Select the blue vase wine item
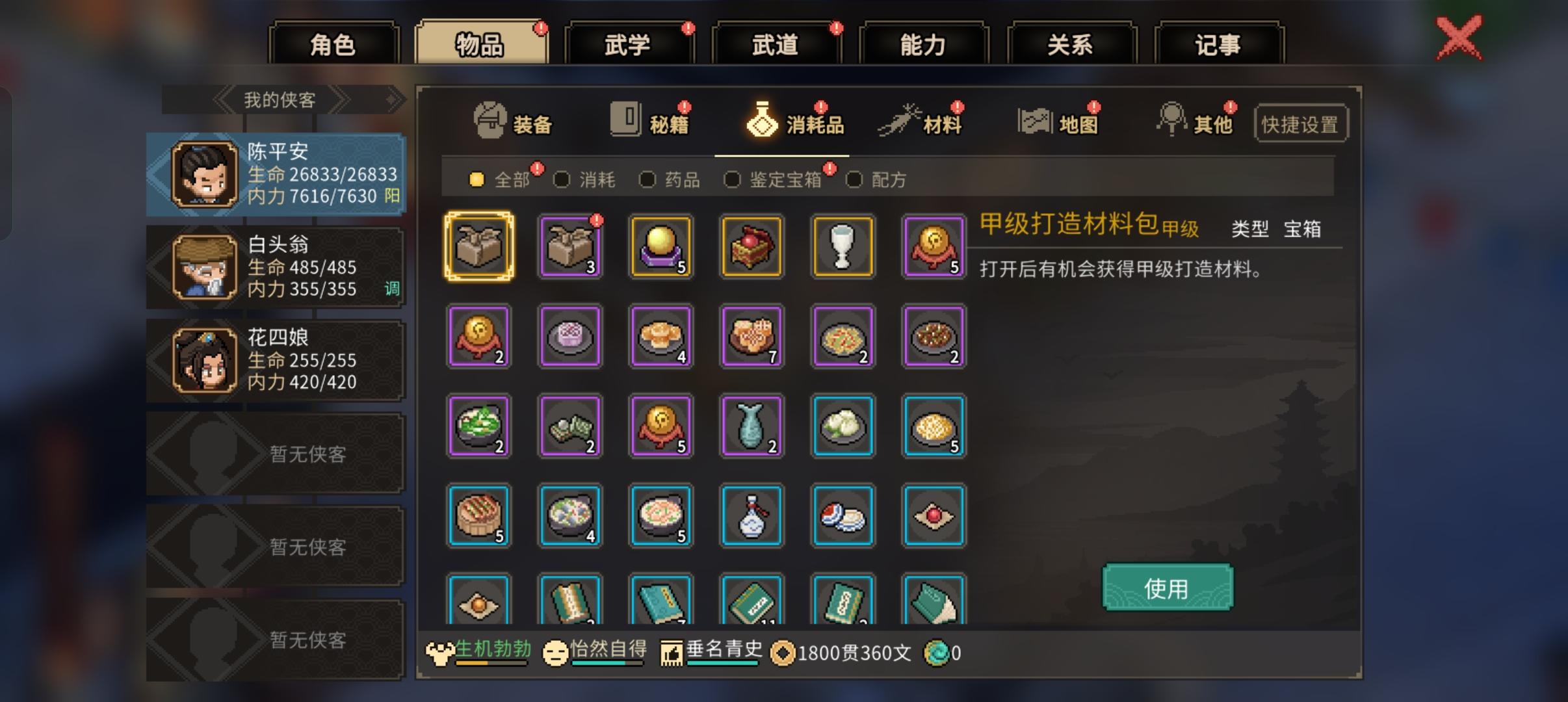 (751, 515)
